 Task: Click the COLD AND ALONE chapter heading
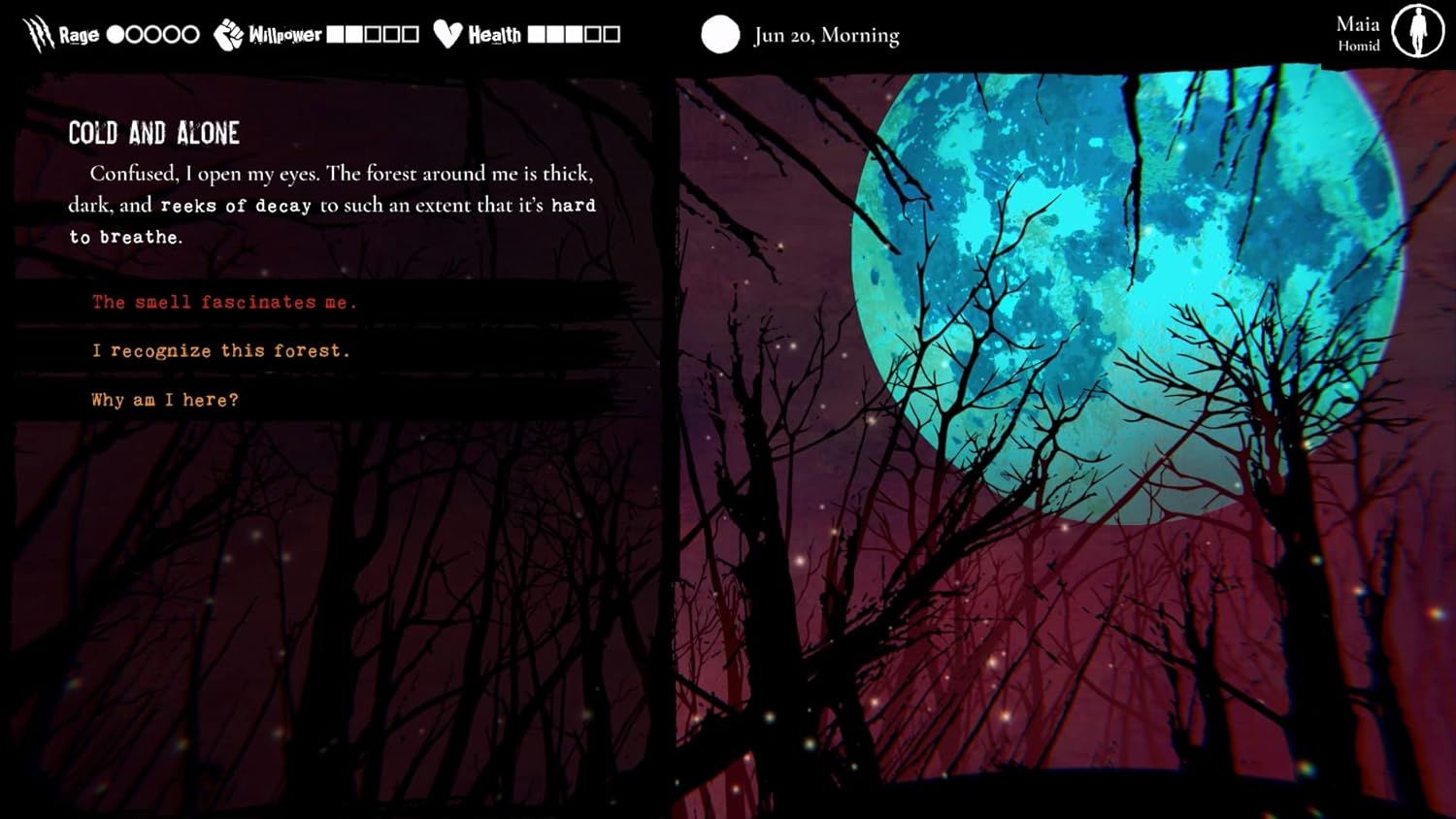154,133
